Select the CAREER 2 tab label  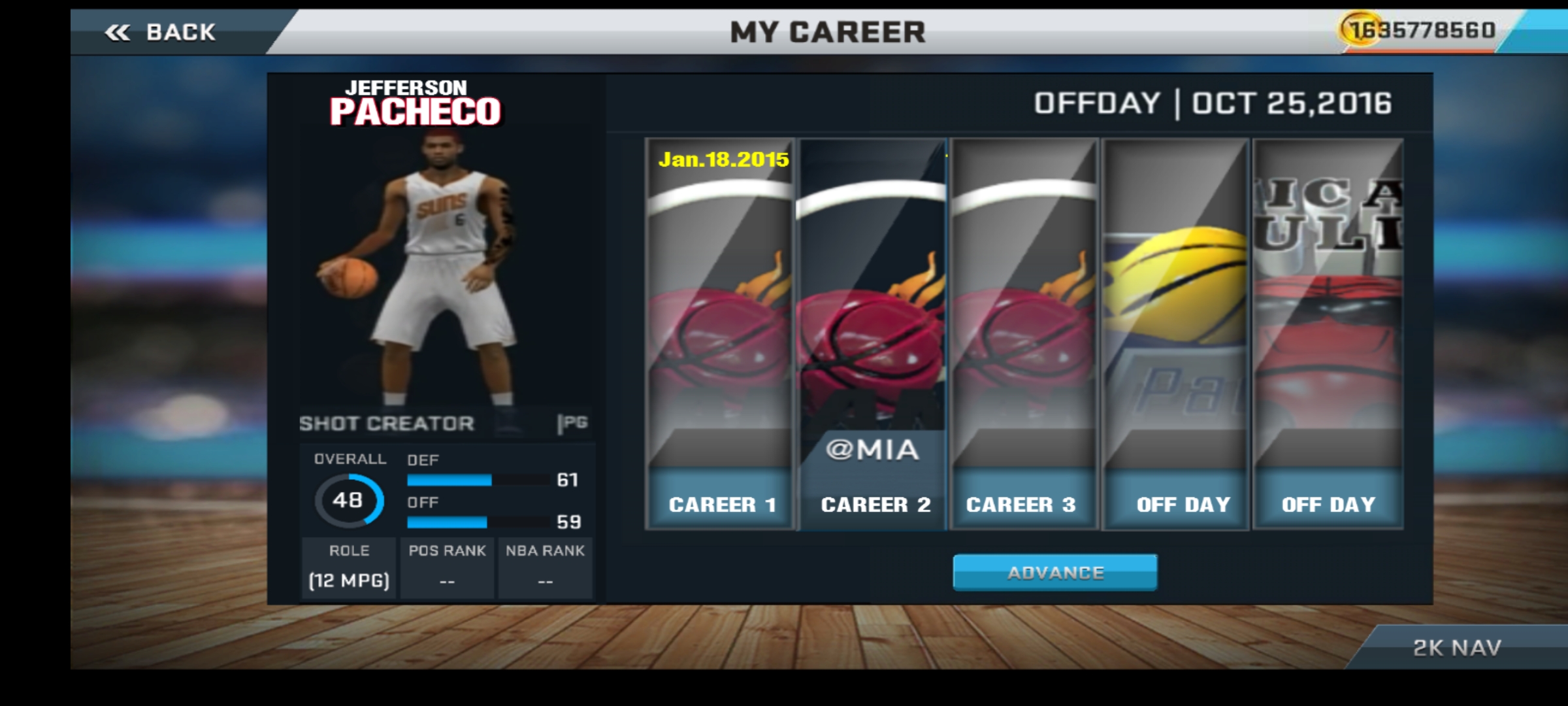pyautogui.click(x=874, y=503)
